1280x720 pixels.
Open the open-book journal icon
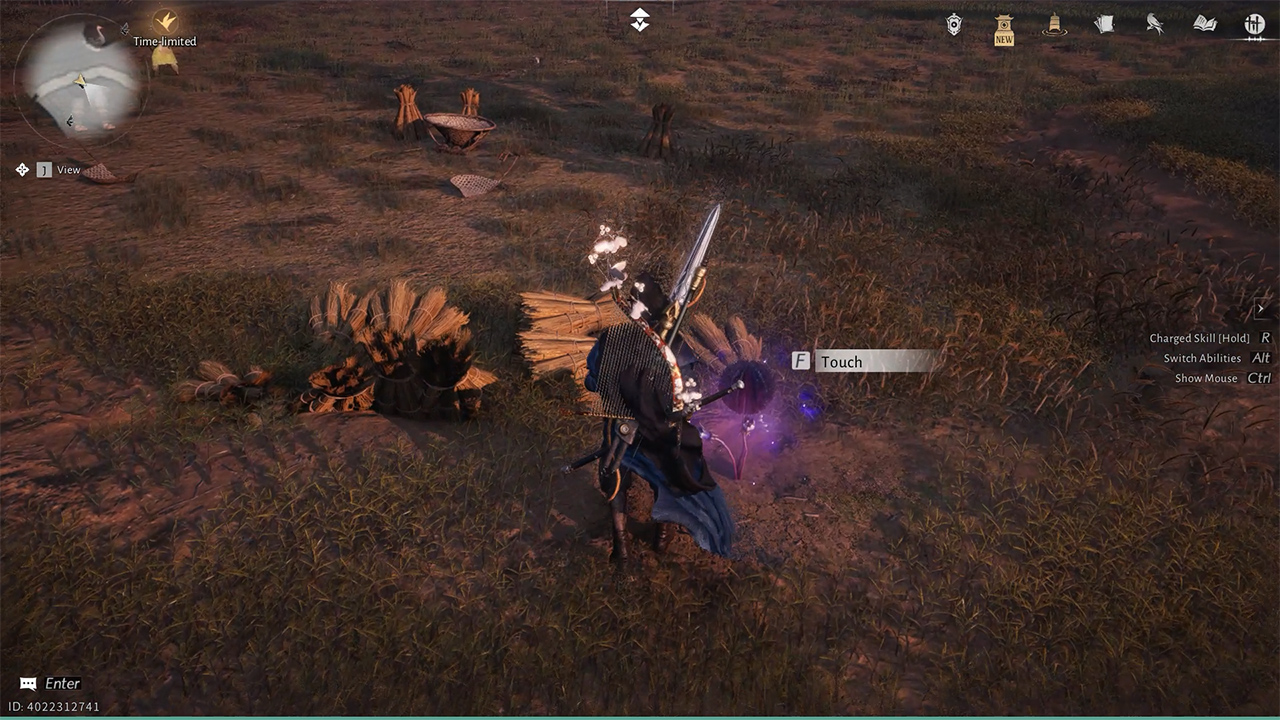coord(1204,24)
